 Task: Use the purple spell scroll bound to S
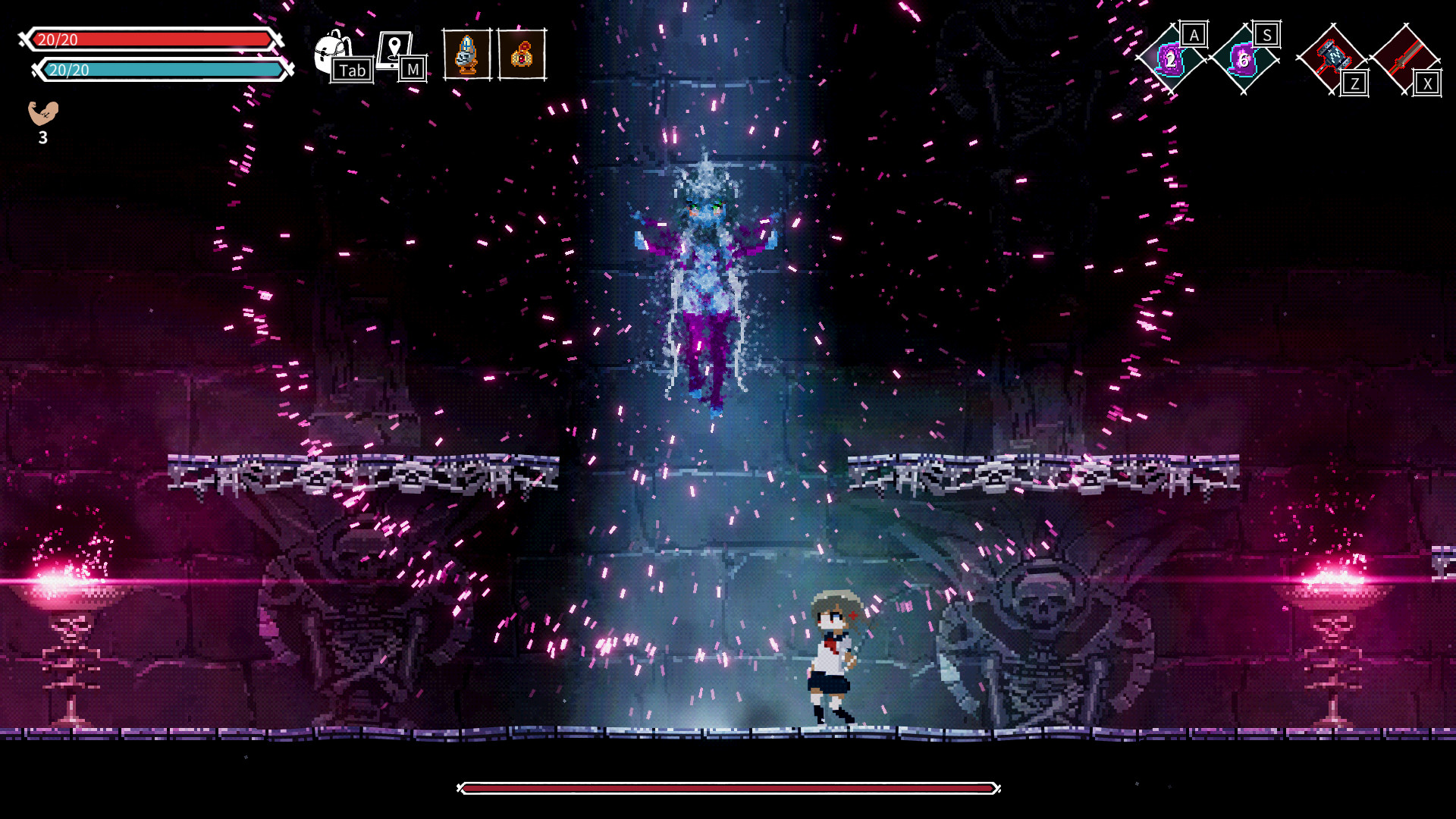[x=1244, y=57]
